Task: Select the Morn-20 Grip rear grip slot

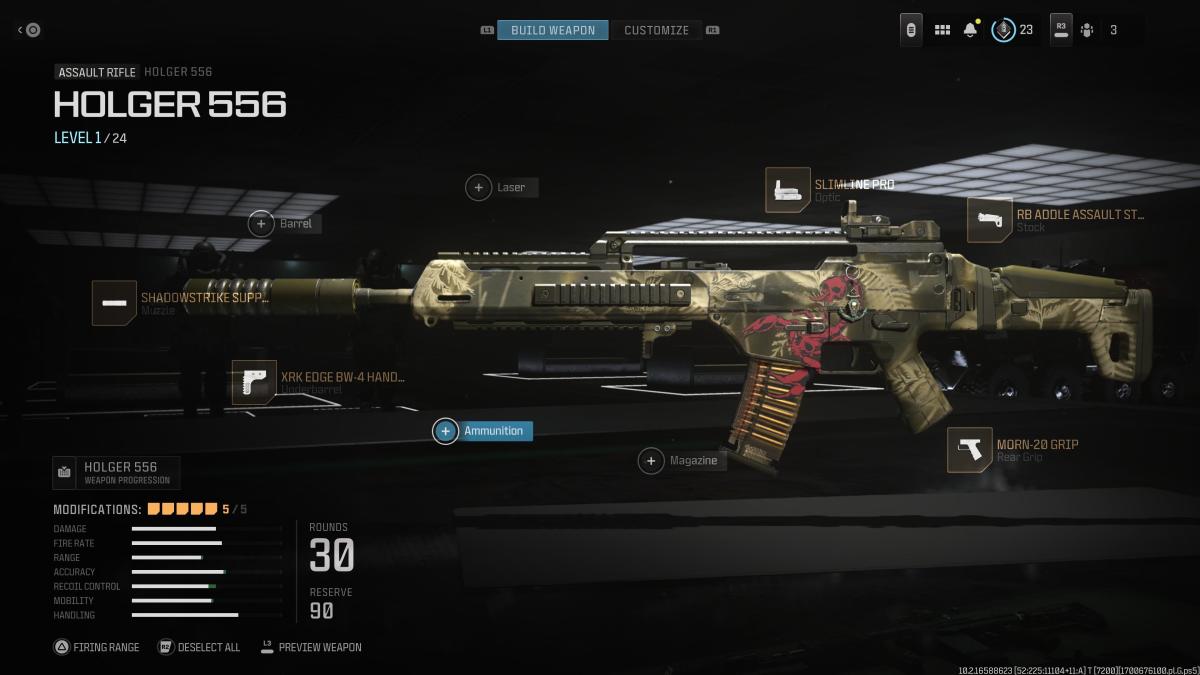Action: click(969, 450)
